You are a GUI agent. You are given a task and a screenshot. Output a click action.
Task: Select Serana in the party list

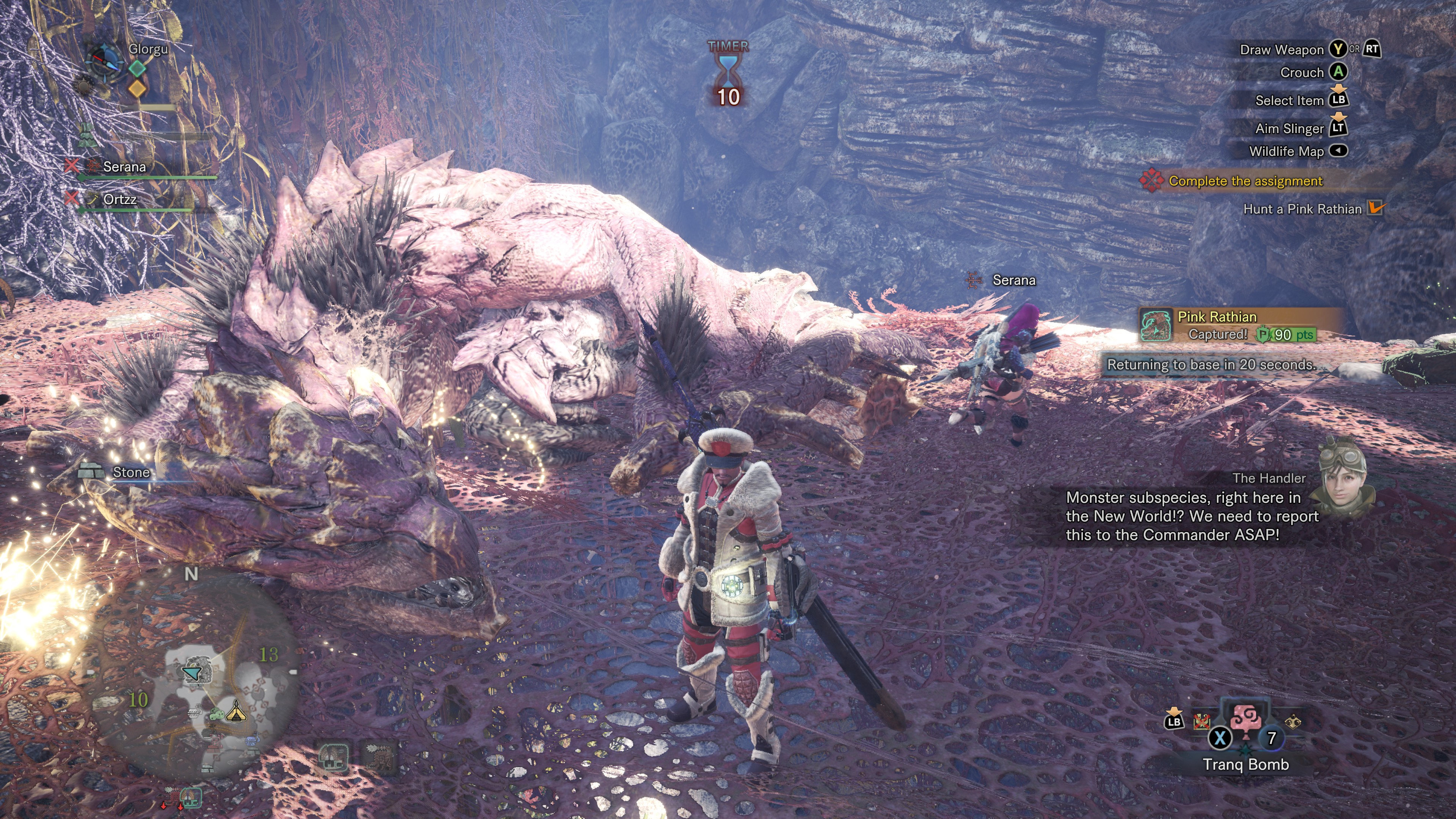(124, 167)
